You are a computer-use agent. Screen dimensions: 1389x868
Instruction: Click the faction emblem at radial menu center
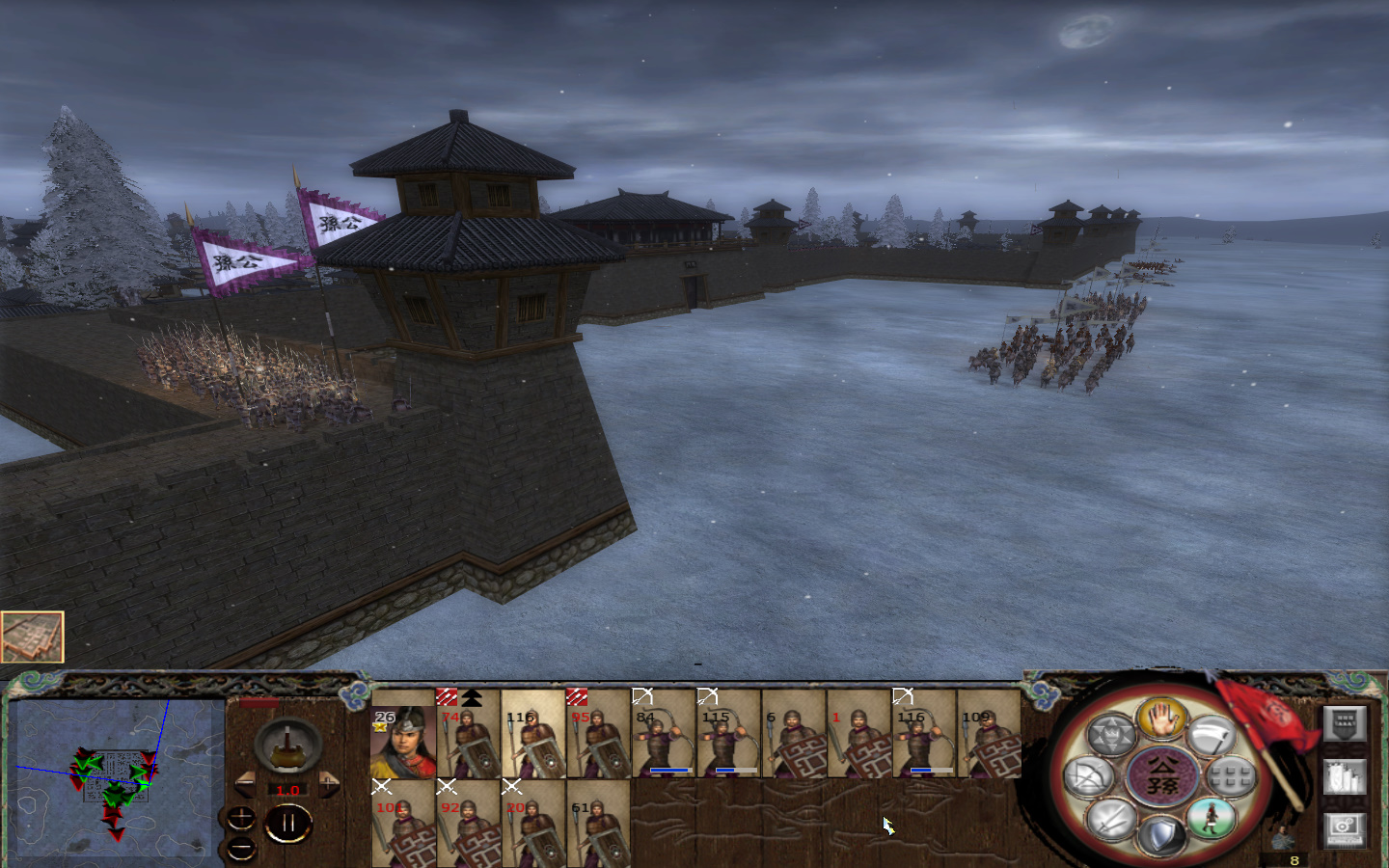pyautogui.click(x=1162, y=773)
